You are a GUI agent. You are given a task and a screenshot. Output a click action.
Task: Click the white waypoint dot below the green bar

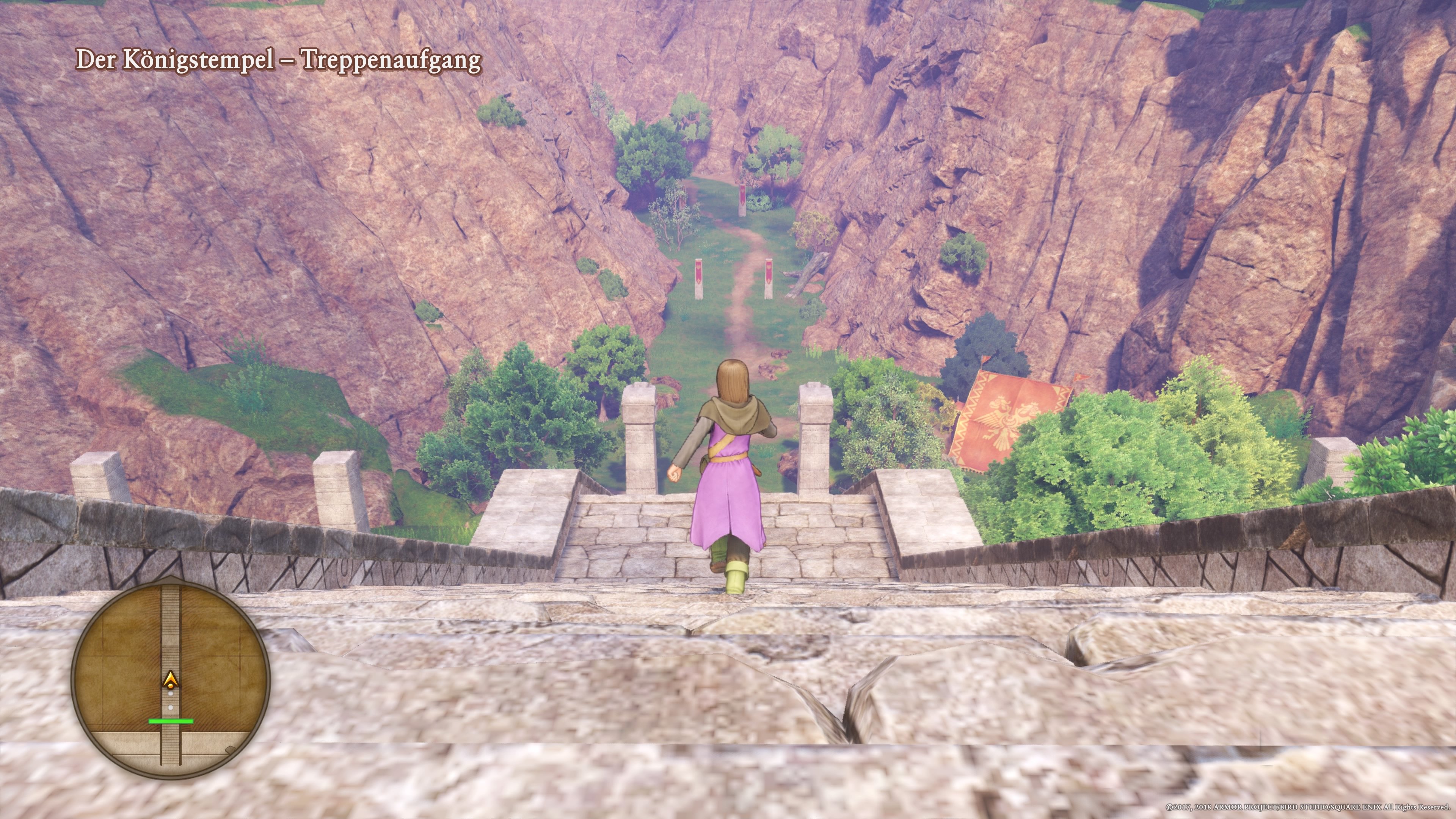[x=170, y=707]
